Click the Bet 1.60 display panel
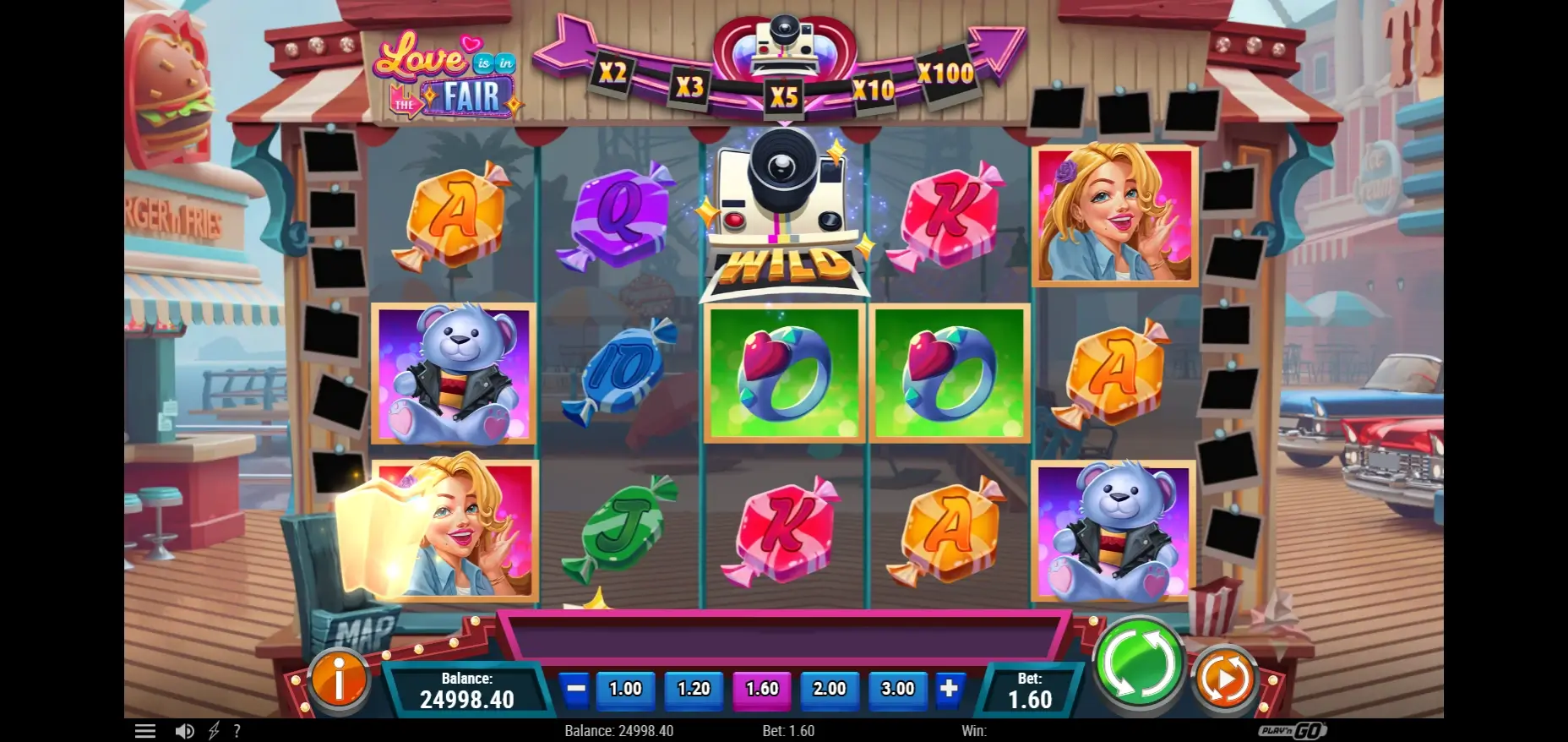This screenshot has height=742, width=1568. coord(1029,690)
